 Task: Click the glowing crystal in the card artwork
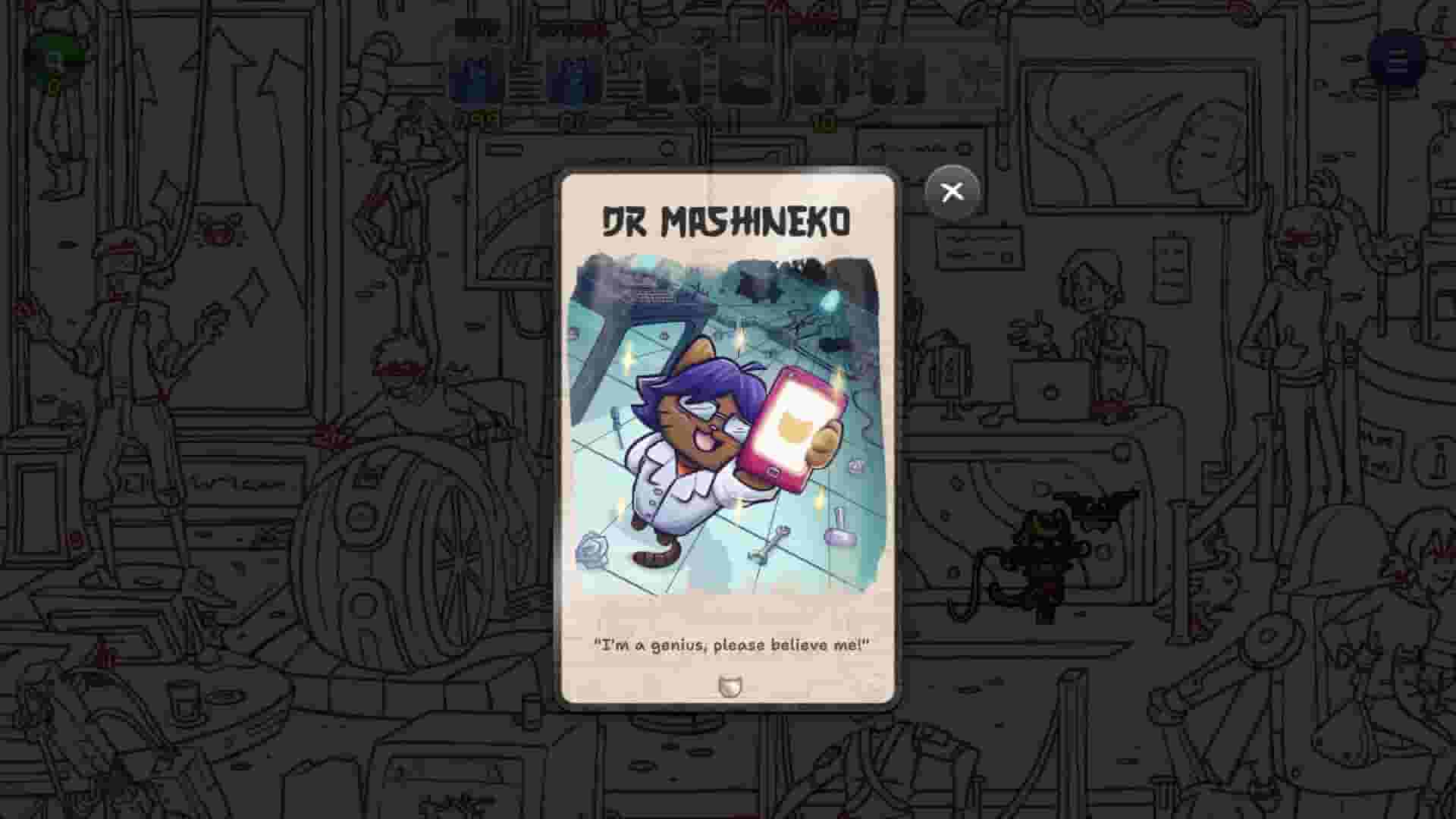coord(830,303)
